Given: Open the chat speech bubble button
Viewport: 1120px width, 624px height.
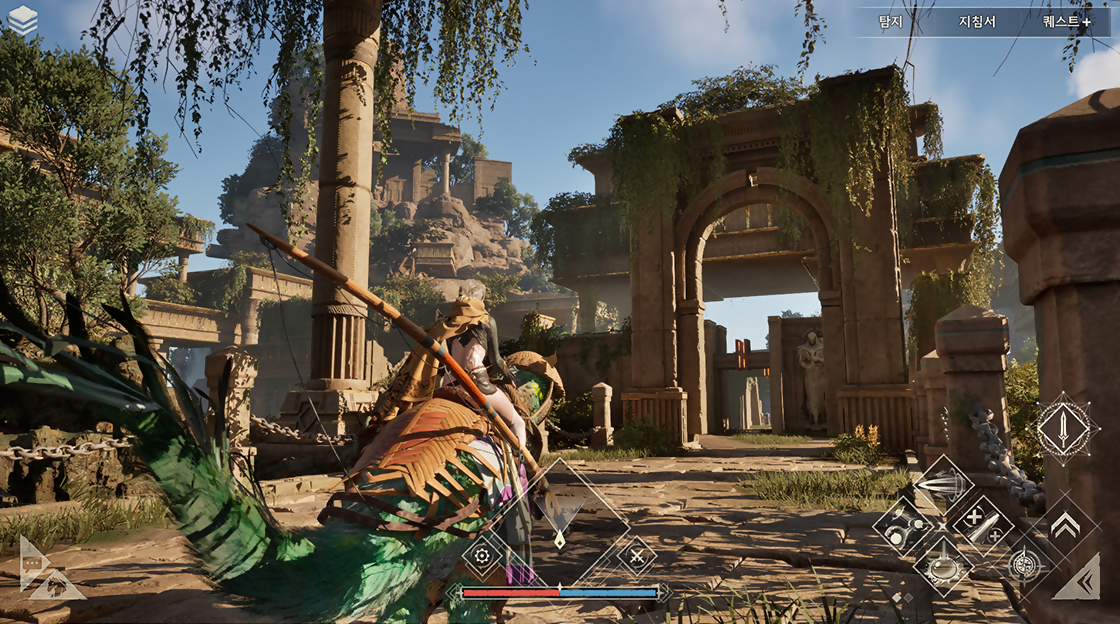Looking at the screenshot, I should pos(31,563).
